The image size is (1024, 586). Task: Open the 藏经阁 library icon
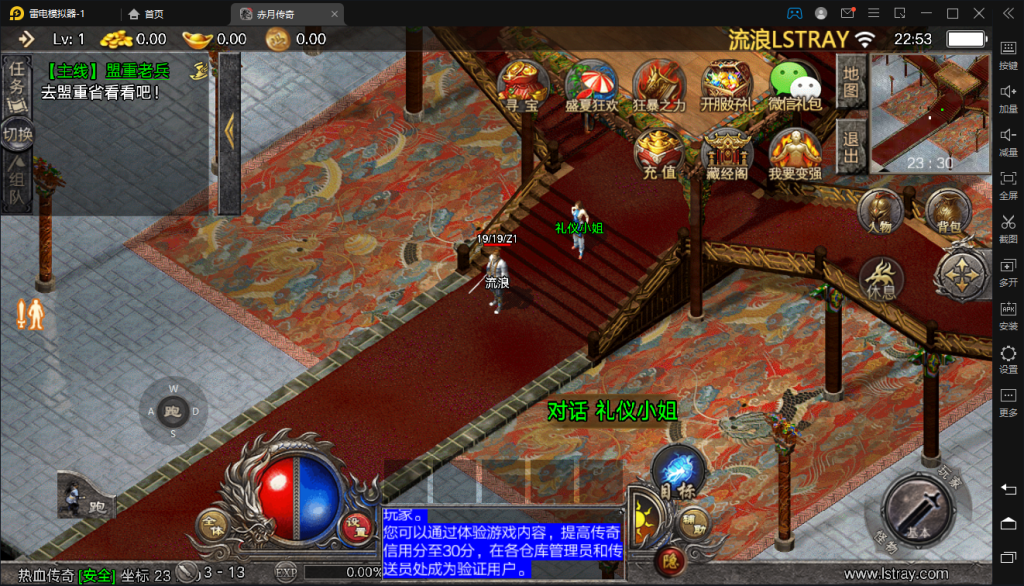click(x=727, y=153)
